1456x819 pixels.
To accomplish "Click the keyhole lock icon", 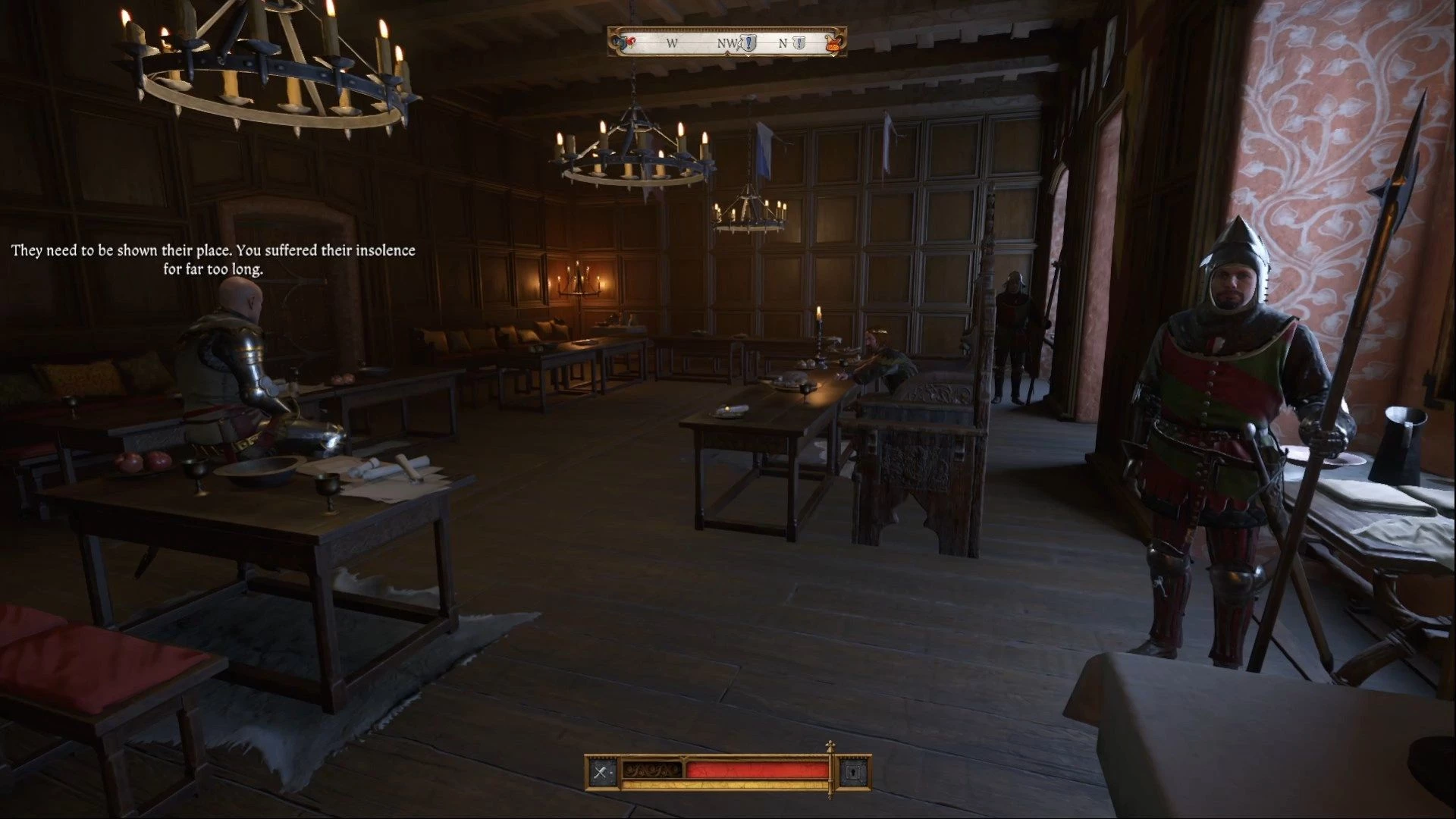I will point(852,773).
